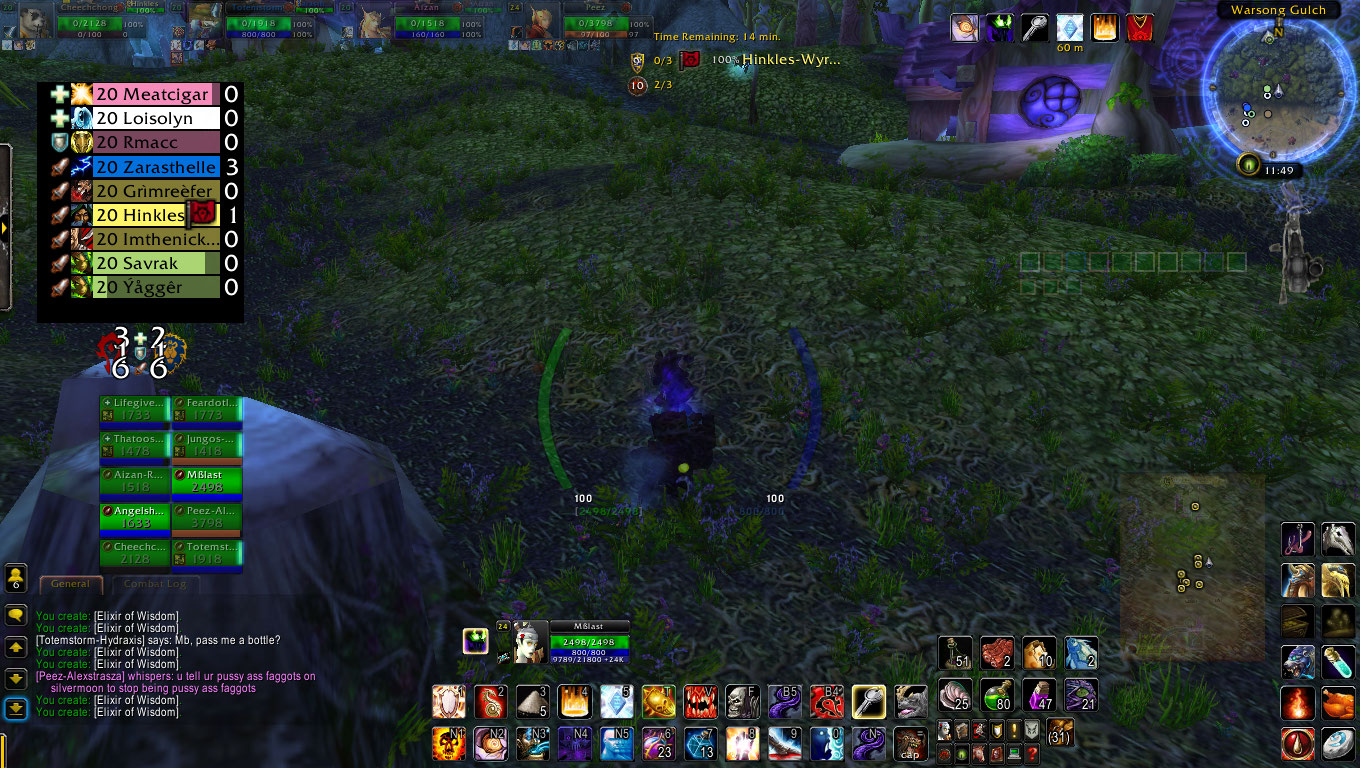Use the silver key ability with yellow border
This screenshot has width=1360, height=768.
(868, 701)
